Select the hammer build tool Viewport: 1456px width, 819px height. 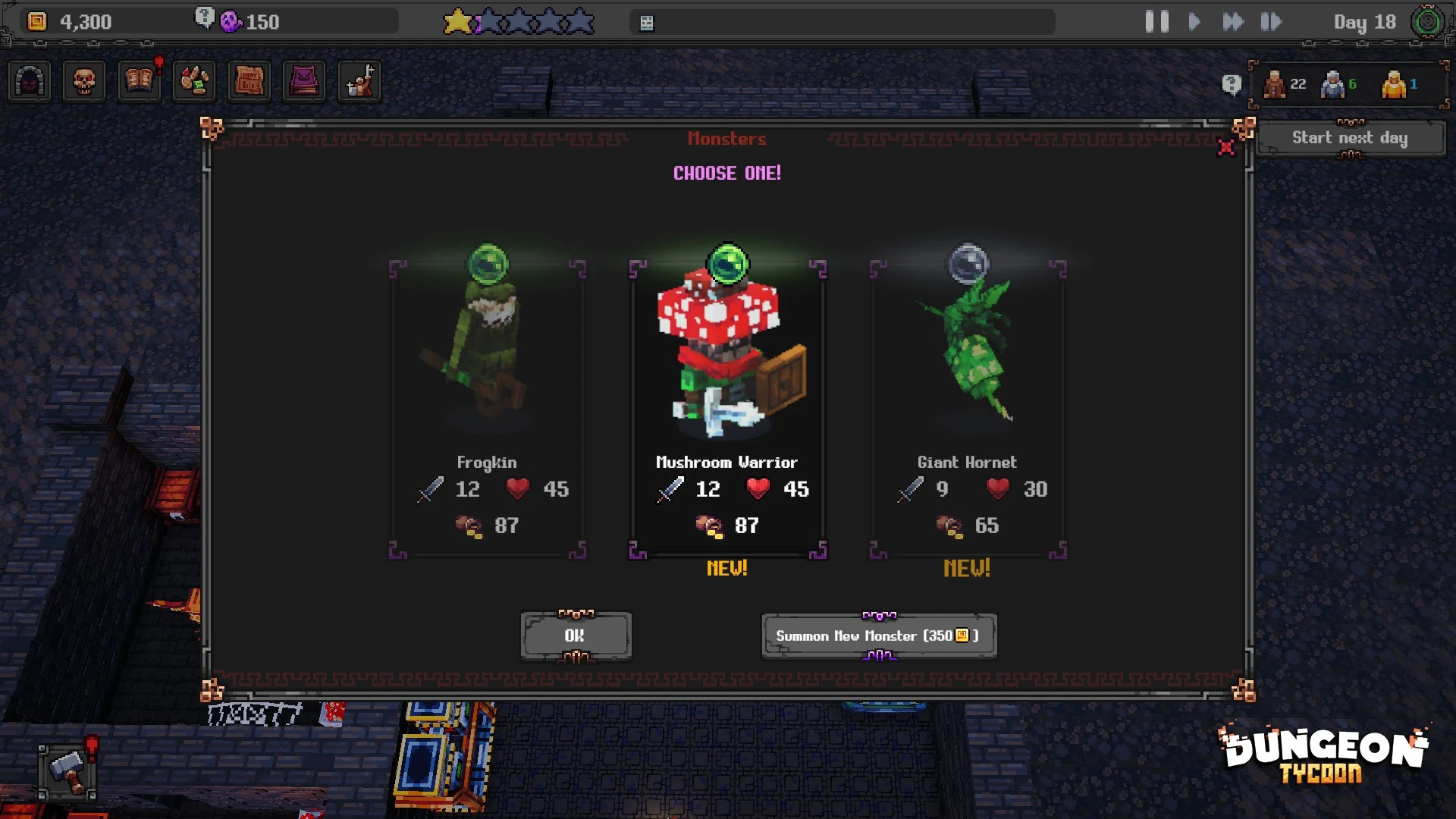point(67,771)
